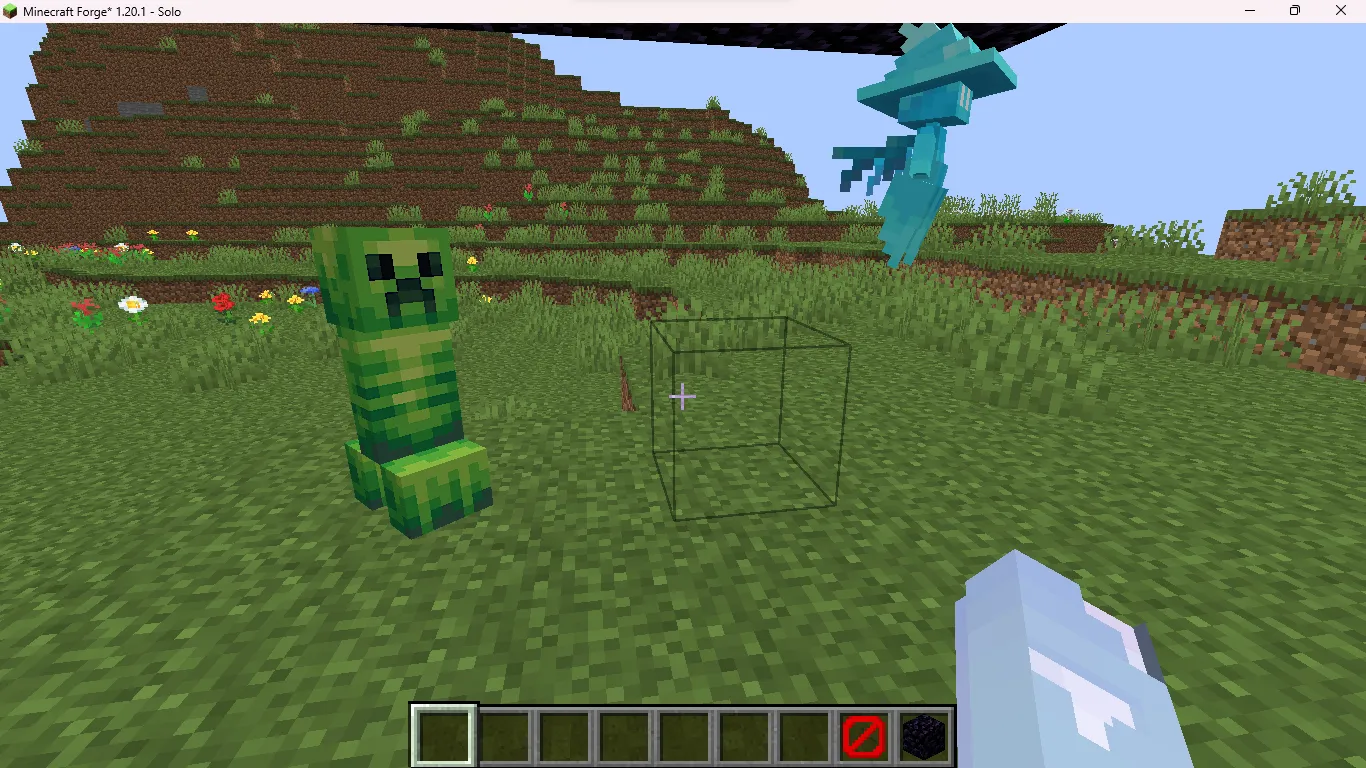Click the title bar text Minecraft Forge 1.20.1
Image resolution: width=1366 pixels, height=768 pixels.
(100, 11)
